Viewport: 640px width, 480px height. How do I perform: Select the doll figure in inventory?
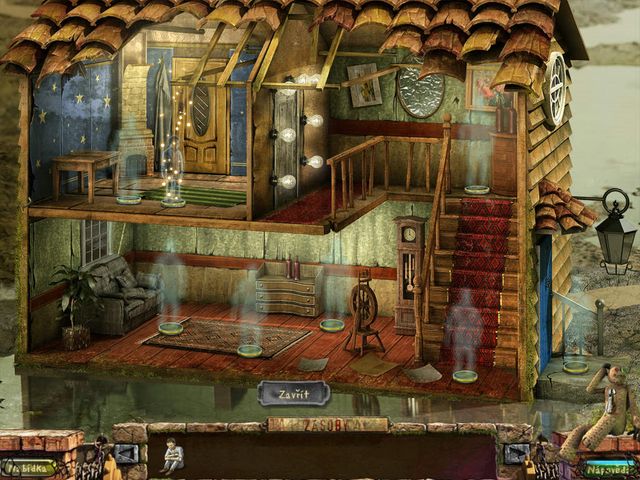click(173, 456)
